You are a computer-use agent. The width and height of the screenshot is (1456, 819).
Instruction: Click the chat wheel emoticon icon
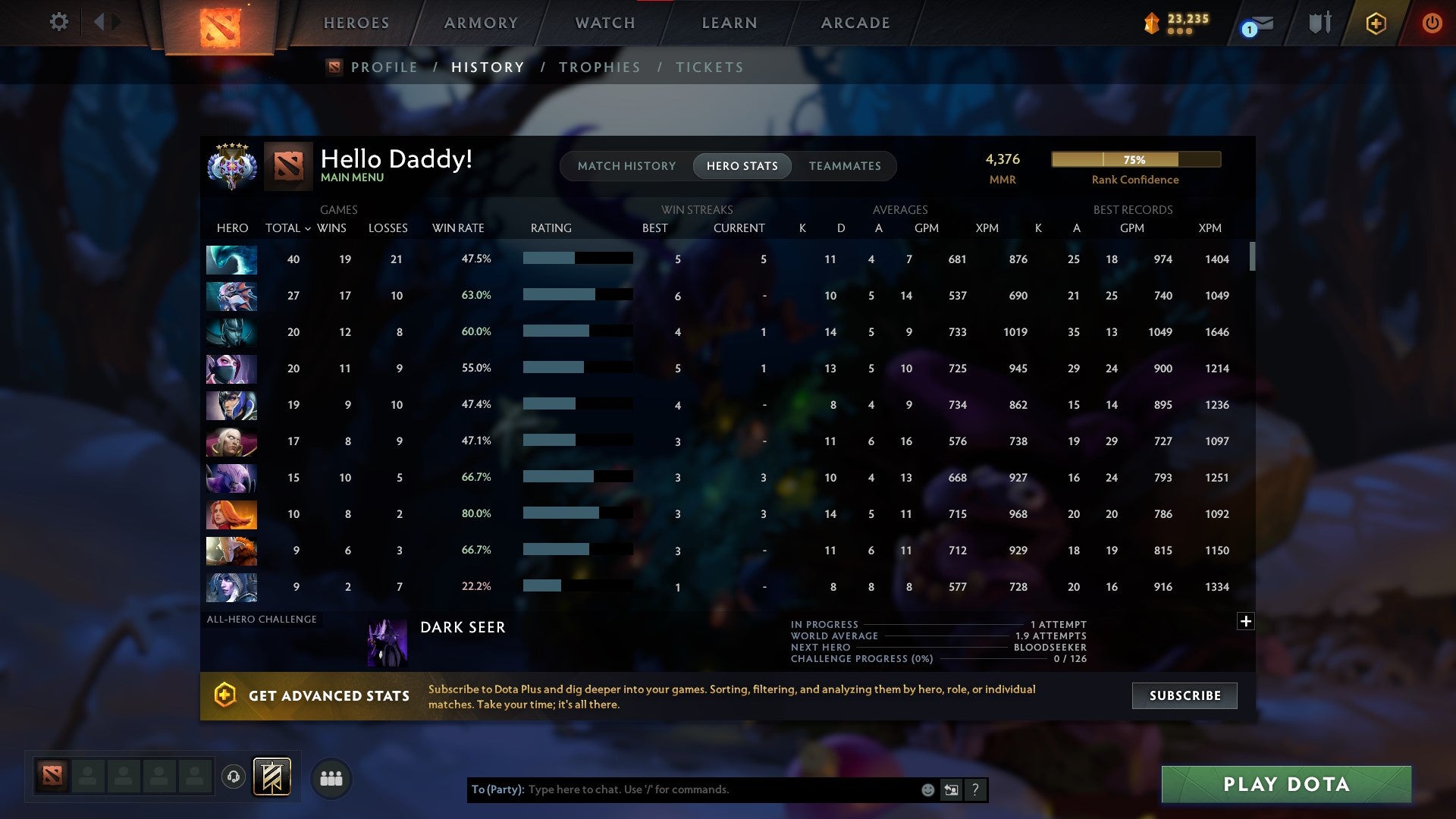click(927, 789)
